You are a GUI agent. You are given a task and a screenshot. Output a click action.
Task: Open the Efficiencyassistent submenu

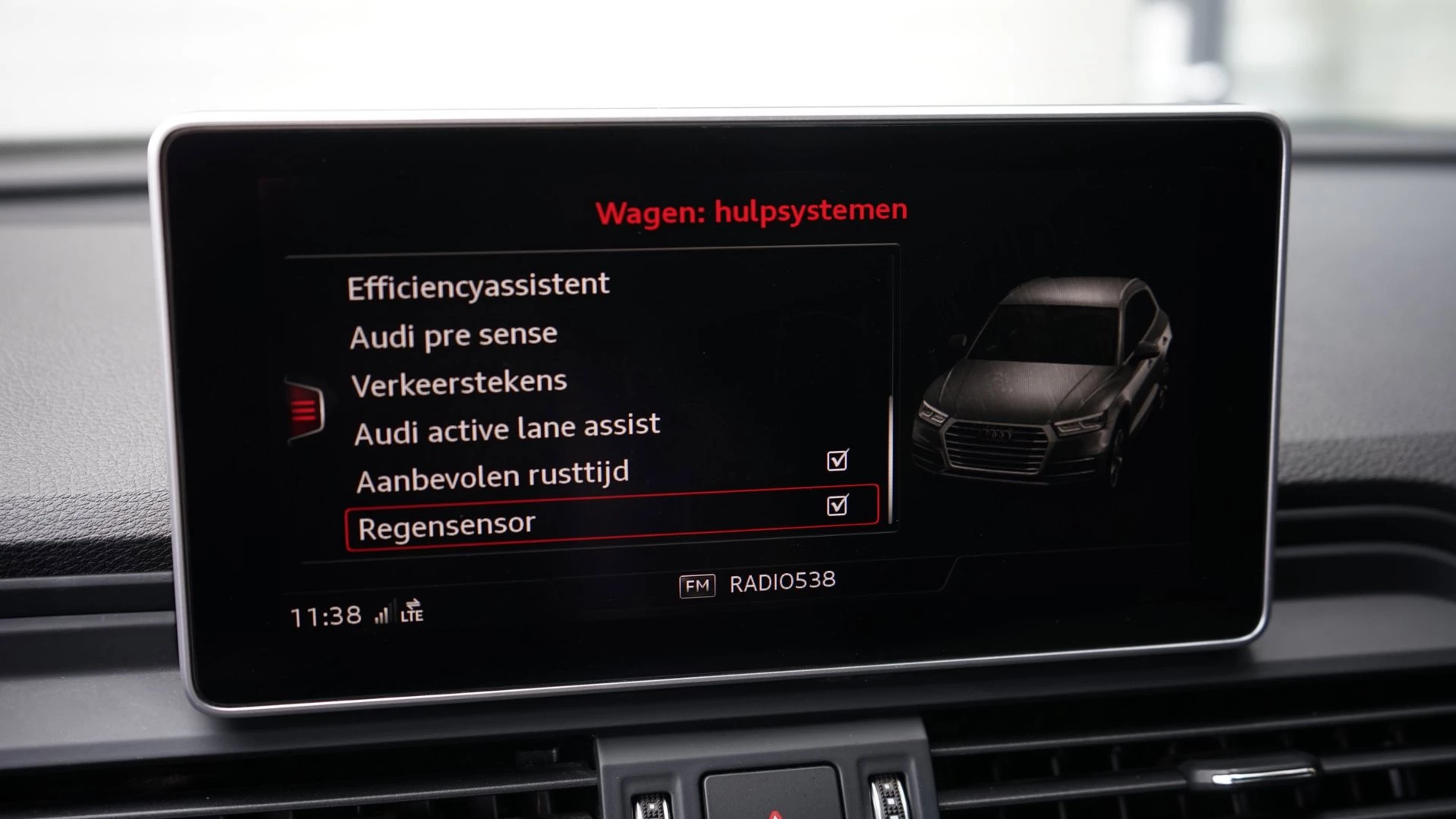pos(477,285)
